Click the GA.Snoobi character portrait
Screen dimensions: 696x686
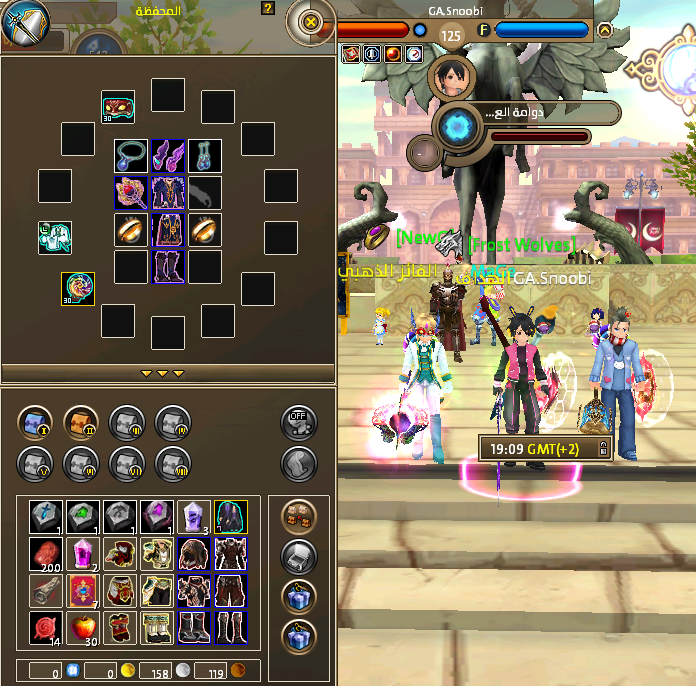click(x=450, y=77)
